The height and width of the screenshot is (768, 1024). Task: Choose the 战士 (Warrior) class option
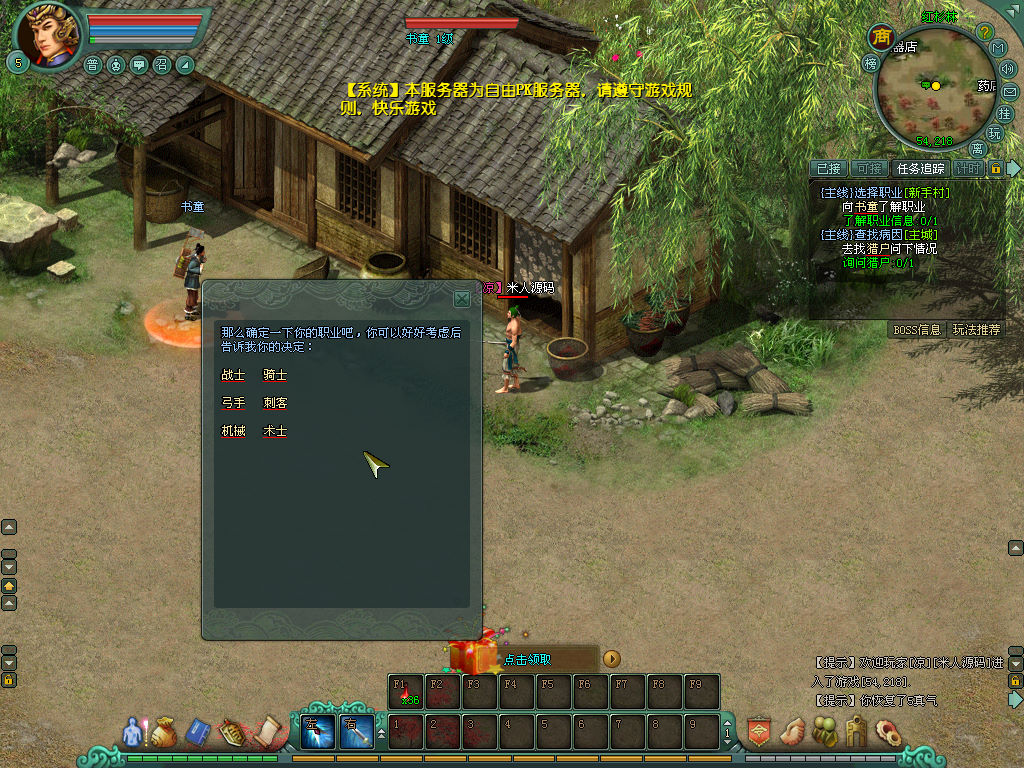tap(233, 375)
